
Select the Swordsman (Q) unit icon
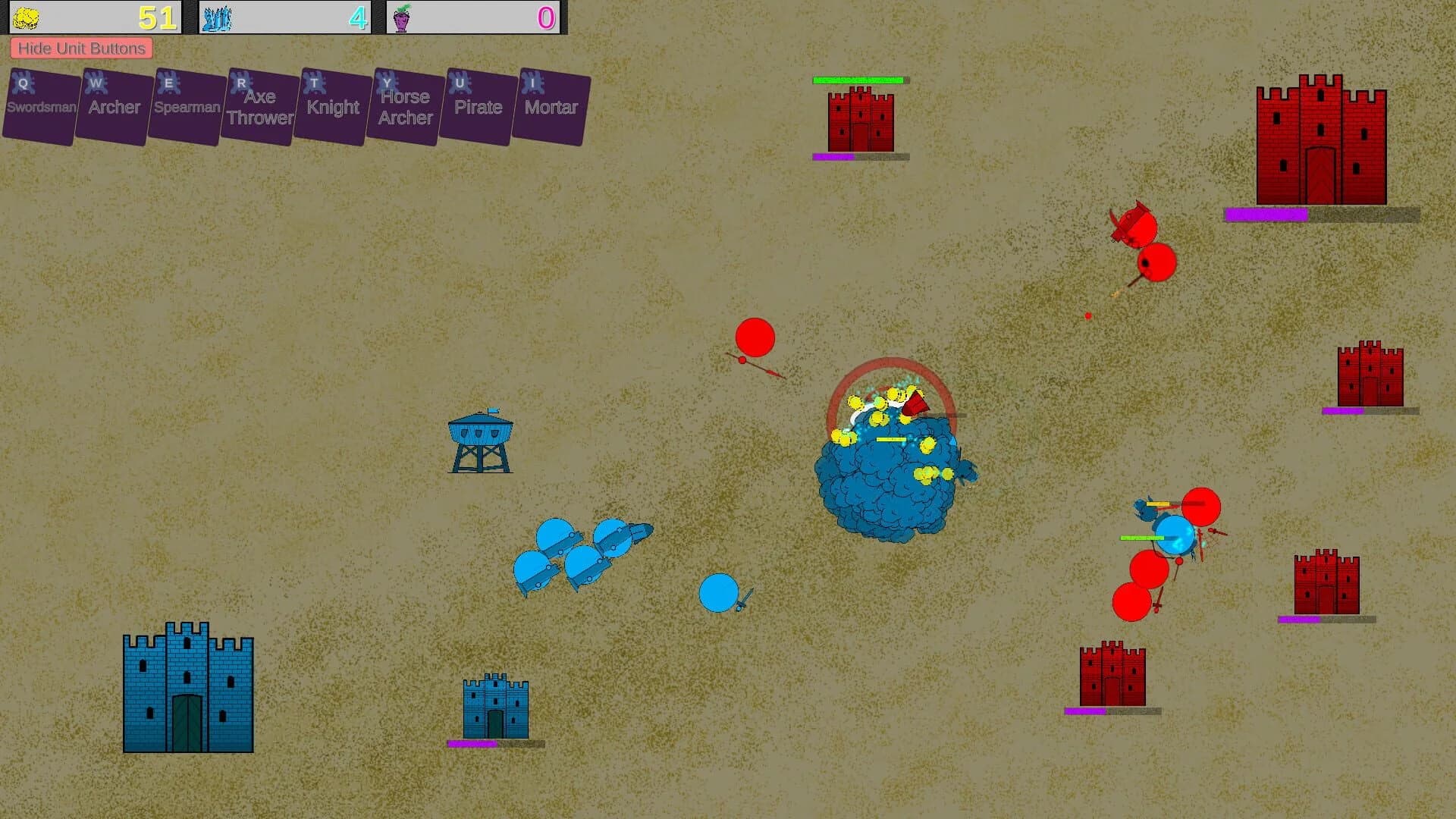39,105
